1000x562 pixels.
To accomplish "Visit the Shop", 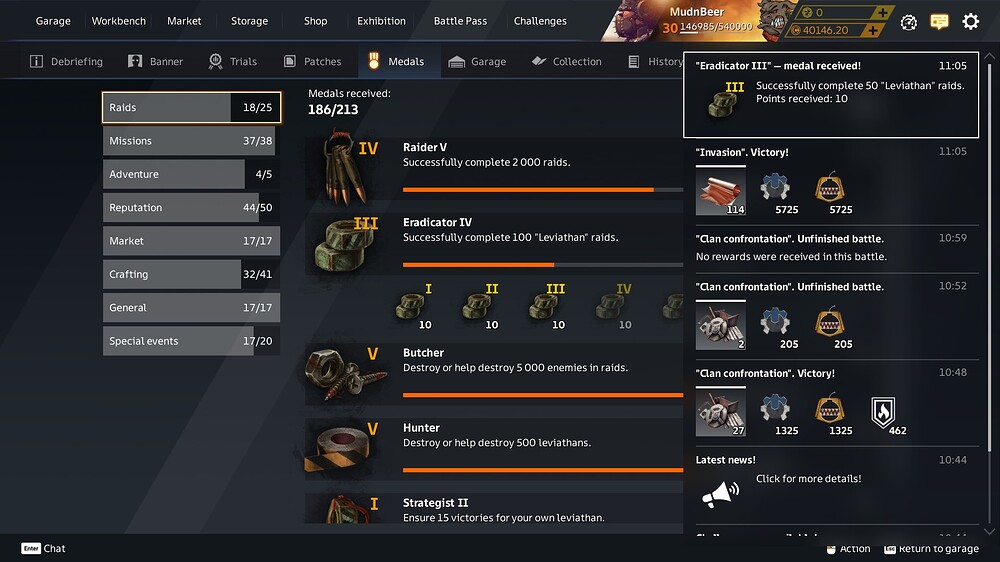I will coord(315,21).
